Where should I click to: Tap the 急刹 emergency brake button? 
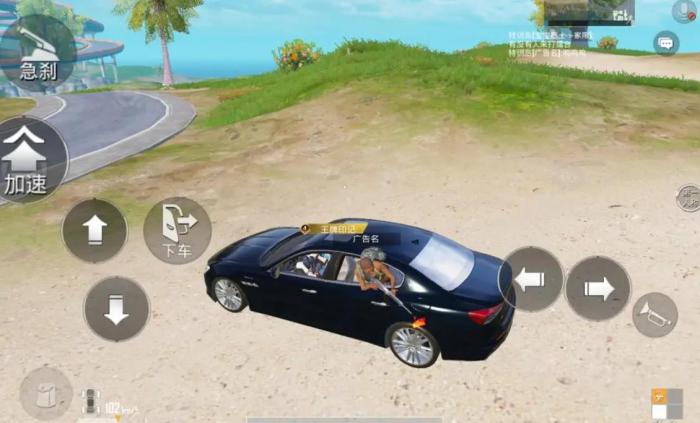point(38,52)
